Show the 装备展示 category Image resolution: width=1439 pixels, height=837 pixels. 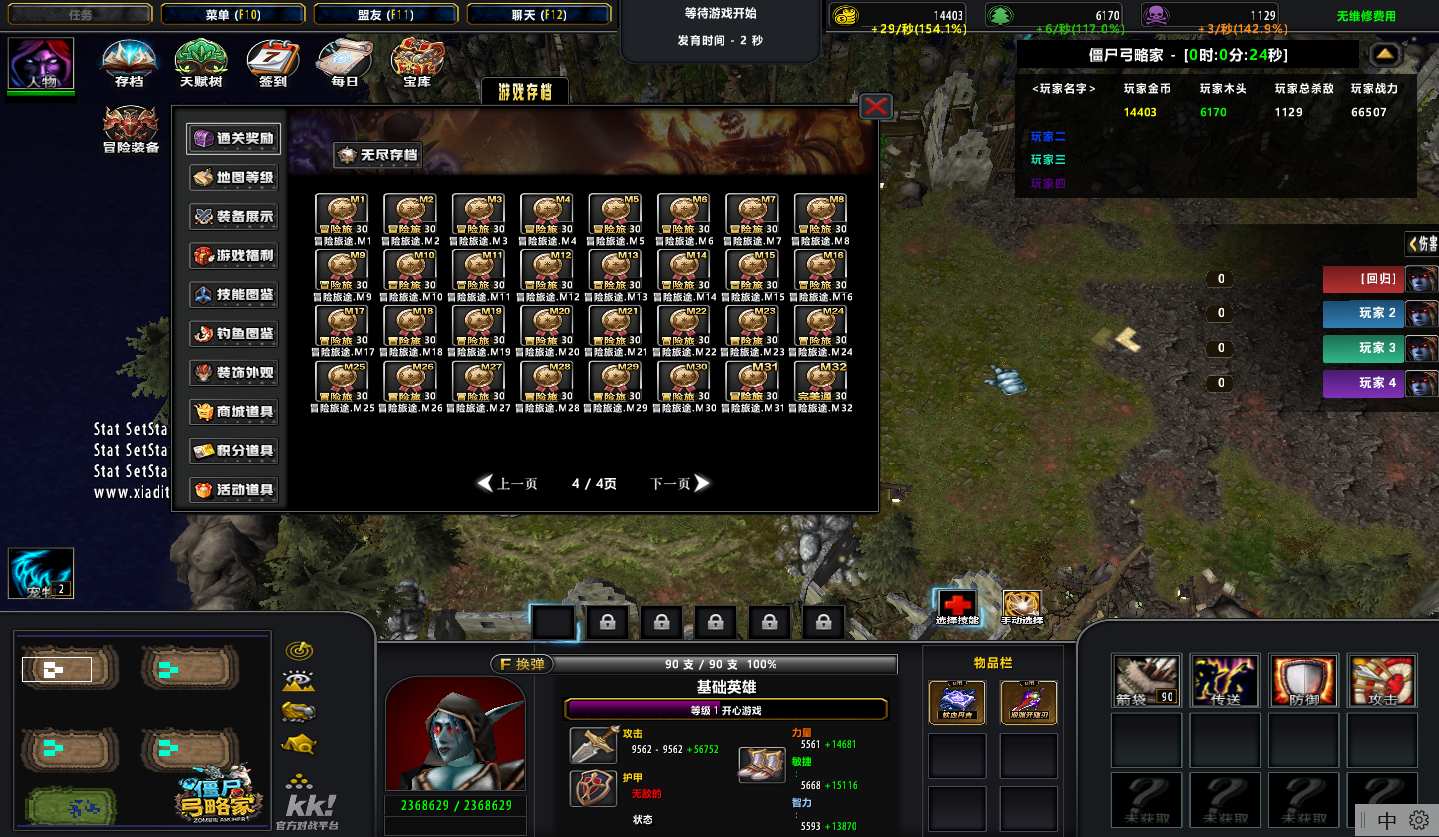[234, 216]
